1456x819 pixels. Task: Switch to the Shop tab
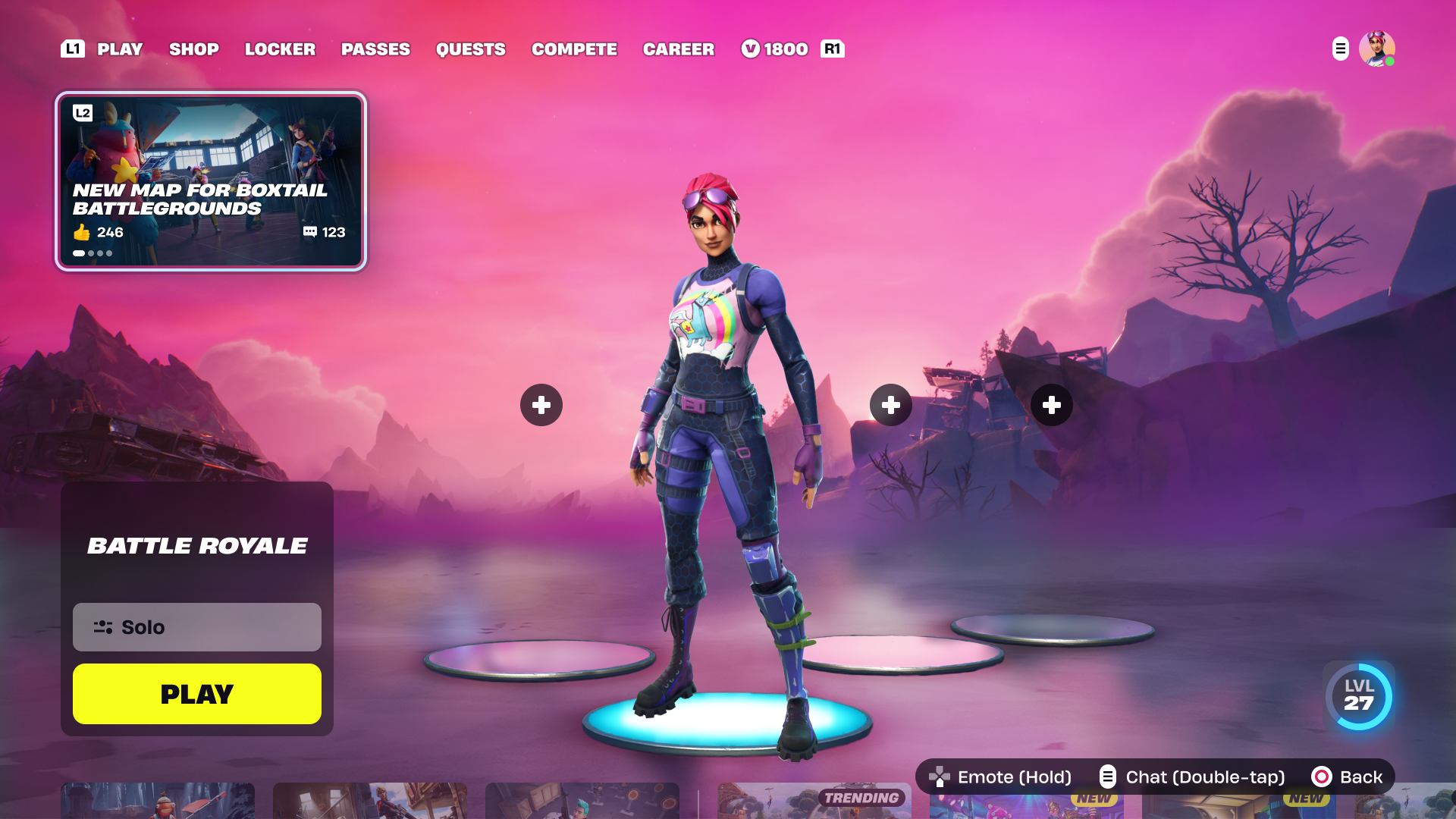[193, 49]
